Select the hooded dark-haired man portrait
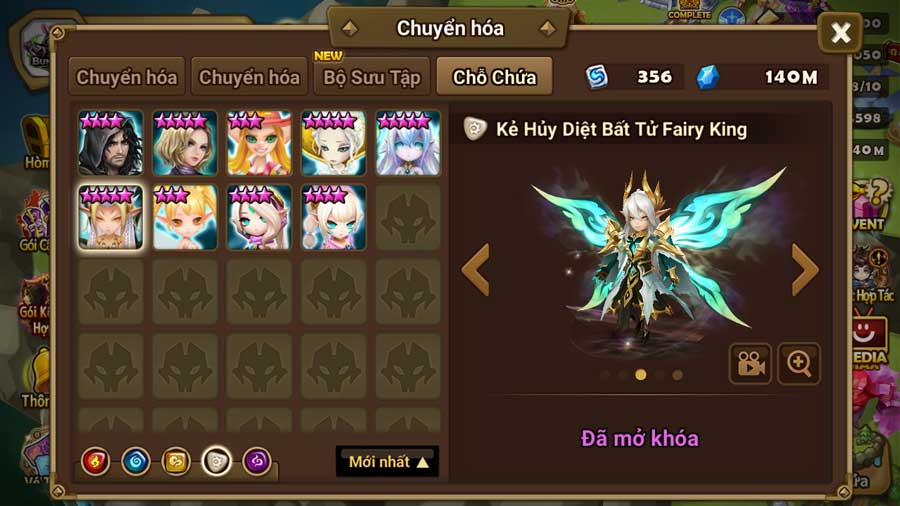This screenshot has height=506, width=900. (110, 144)
